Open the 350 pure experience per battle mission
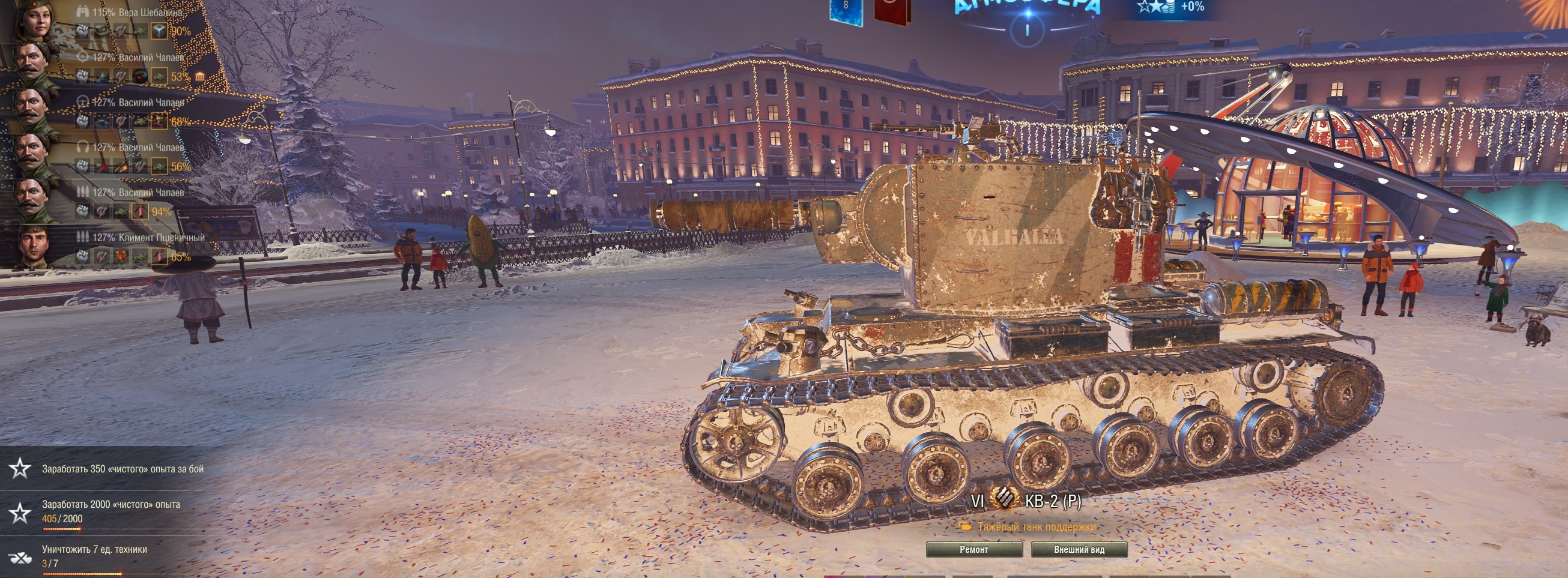The height and width of the screenshot is (578, 1568). click(122, 469)
